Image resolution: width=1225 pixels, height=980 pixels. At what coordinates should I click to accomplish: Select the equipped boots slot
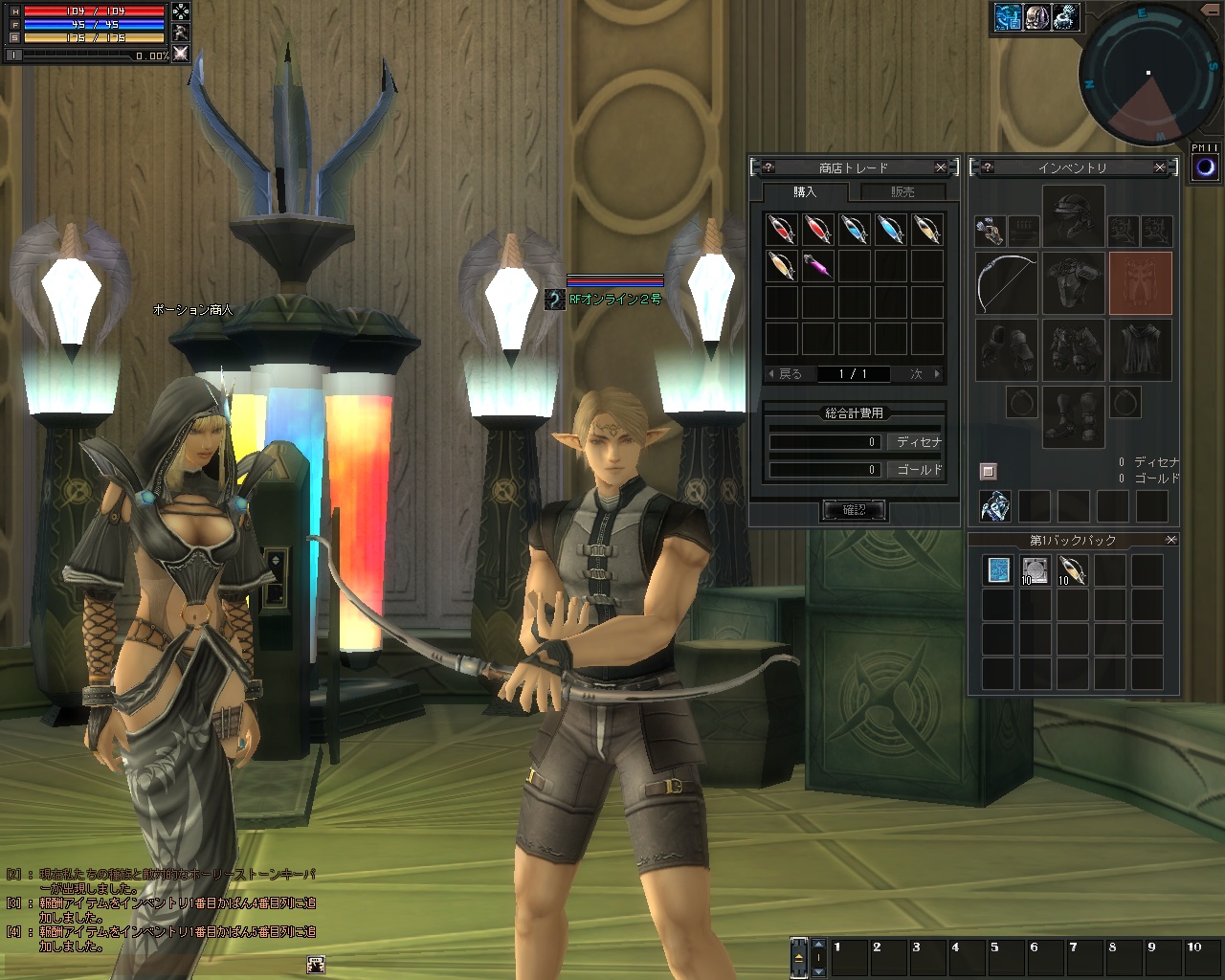pos(1073,417)
